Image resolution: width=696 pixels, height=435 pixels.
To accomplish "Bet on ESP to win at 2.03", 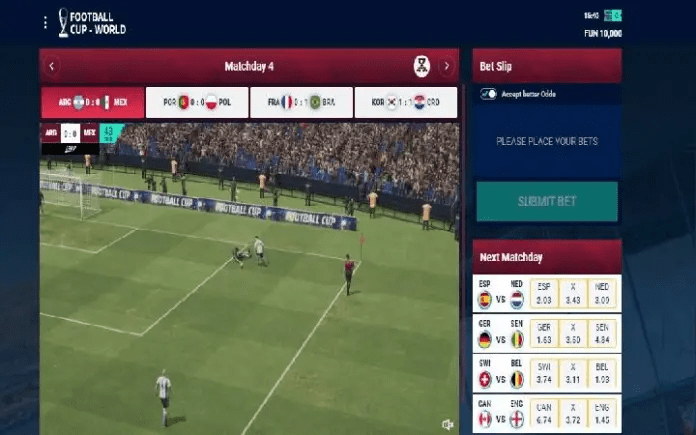I will click(544, 294).
